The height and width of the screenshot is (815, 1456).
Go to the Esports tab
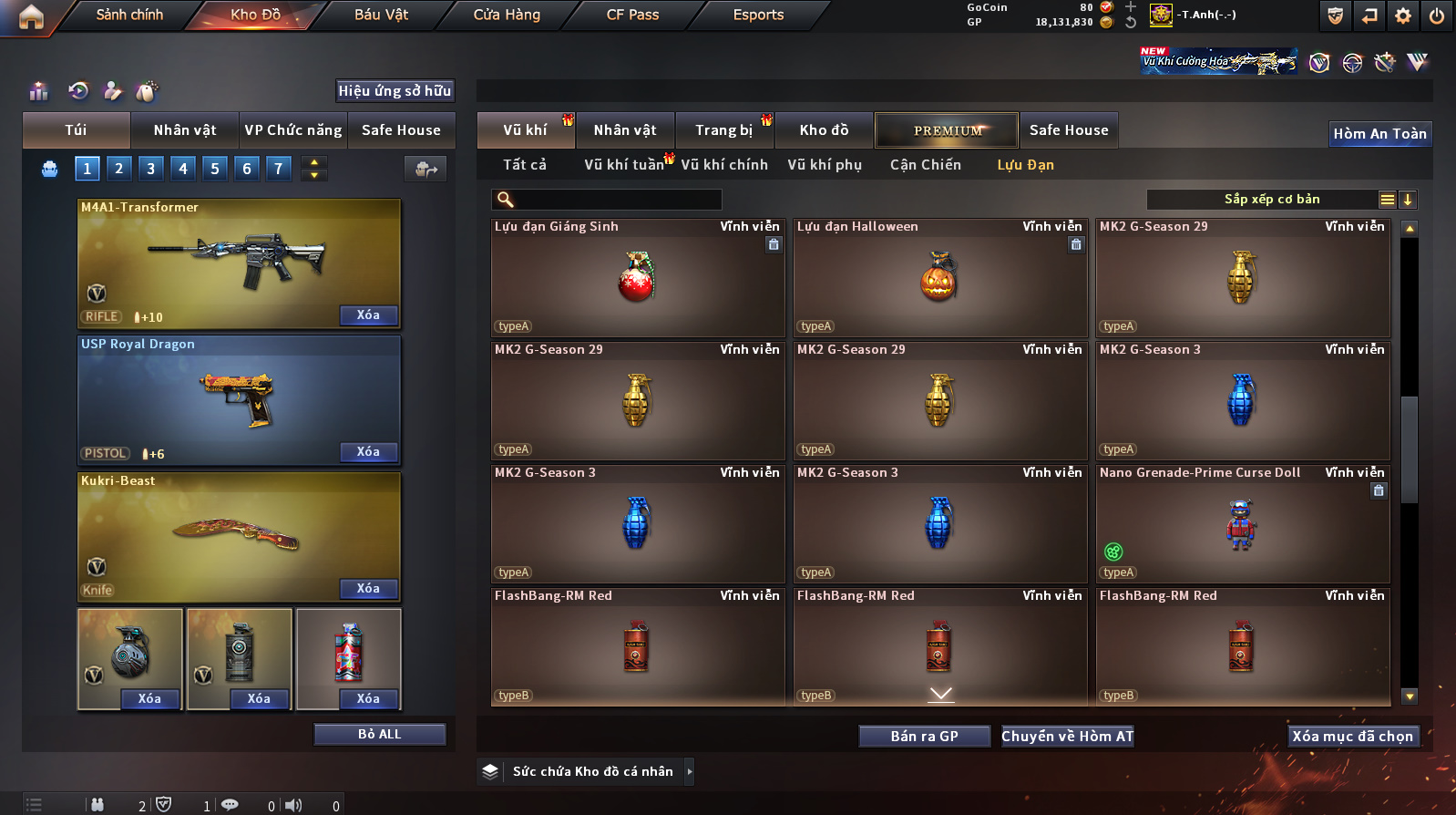click(x=758, y=15)
